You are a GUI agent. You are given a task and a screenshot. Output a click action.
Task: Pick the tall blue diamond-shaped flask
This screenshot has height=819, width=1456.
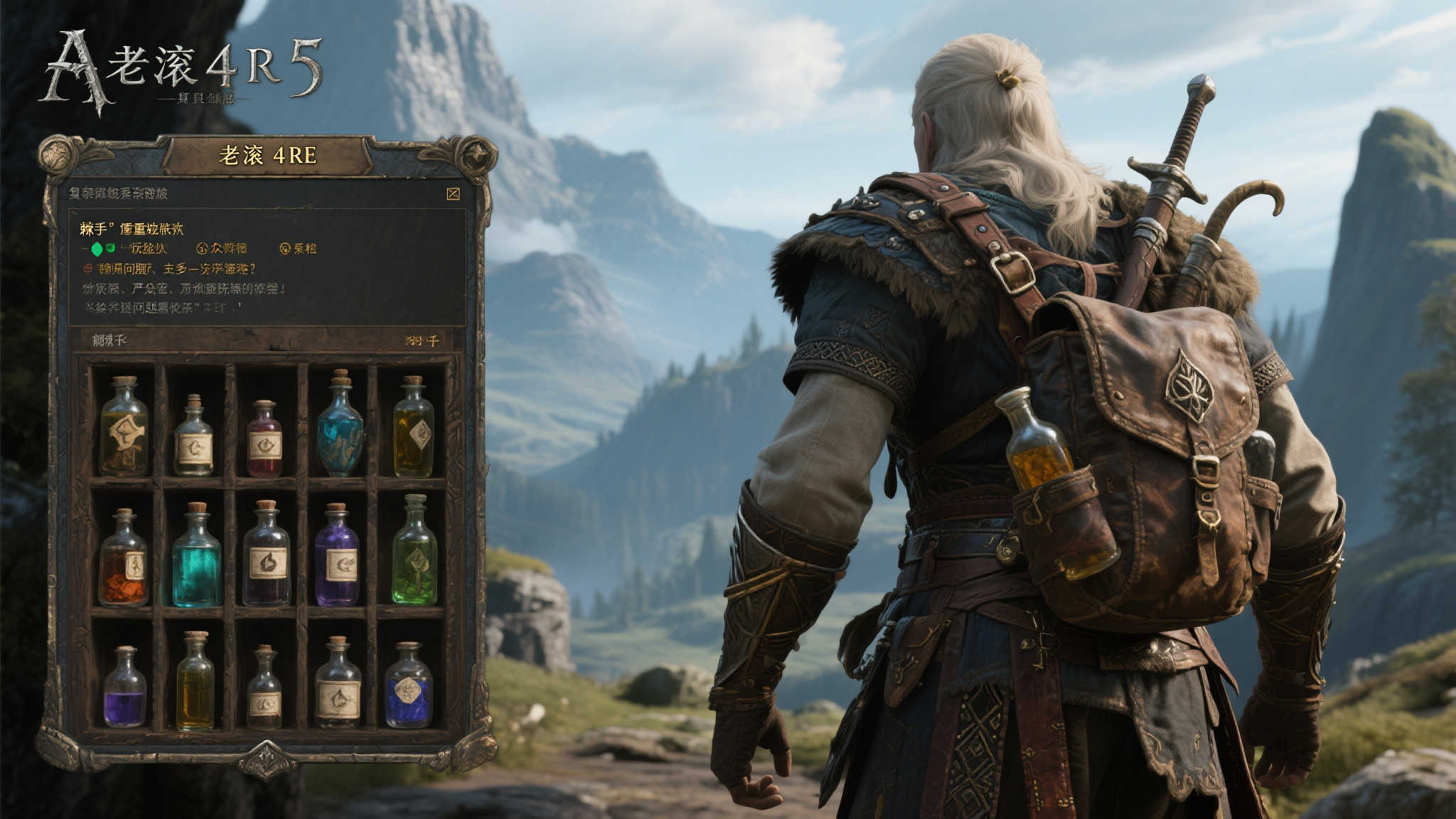(340, 425)
